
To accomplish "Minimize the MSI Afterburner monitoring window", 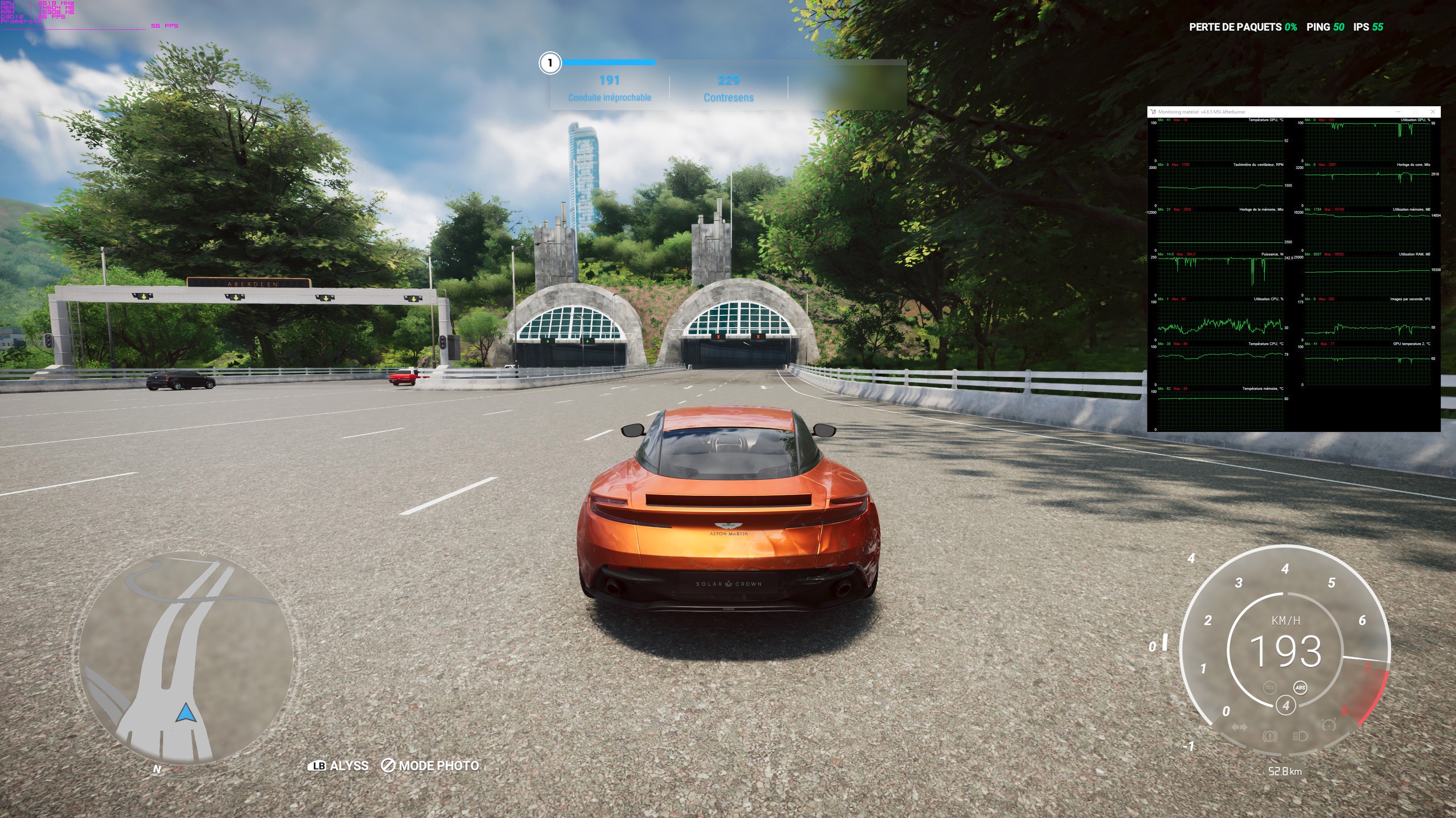I will coord(1398,111).
